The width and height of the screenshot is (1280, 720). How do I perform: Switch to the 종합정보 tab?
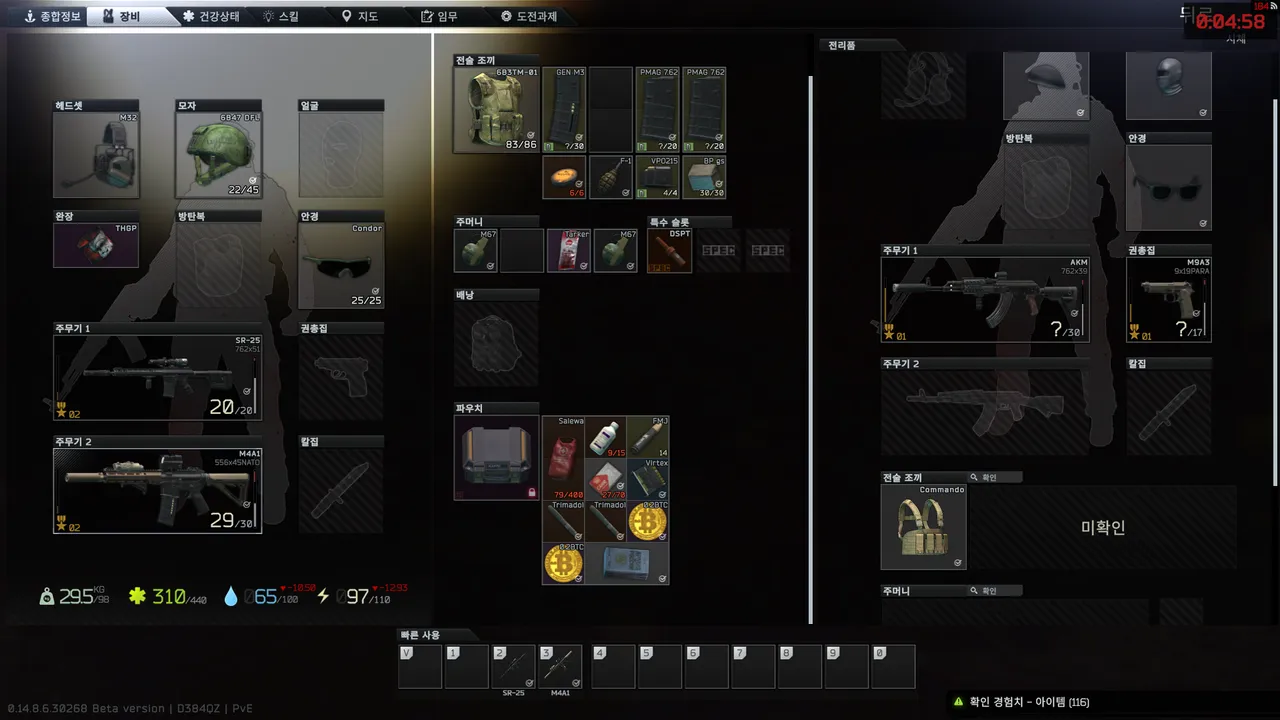tap(53, 16)
